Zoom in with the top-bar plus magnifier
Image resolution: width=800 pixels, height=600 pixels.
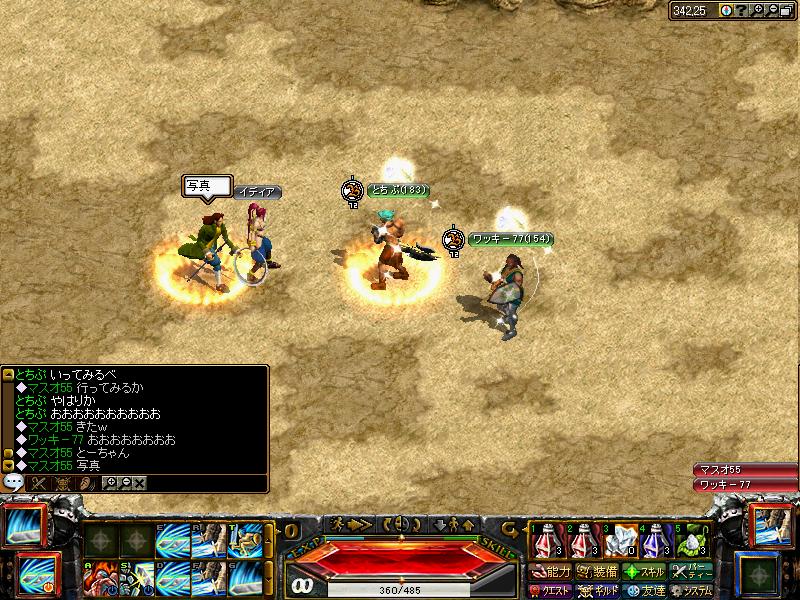[x=758, y=10]
